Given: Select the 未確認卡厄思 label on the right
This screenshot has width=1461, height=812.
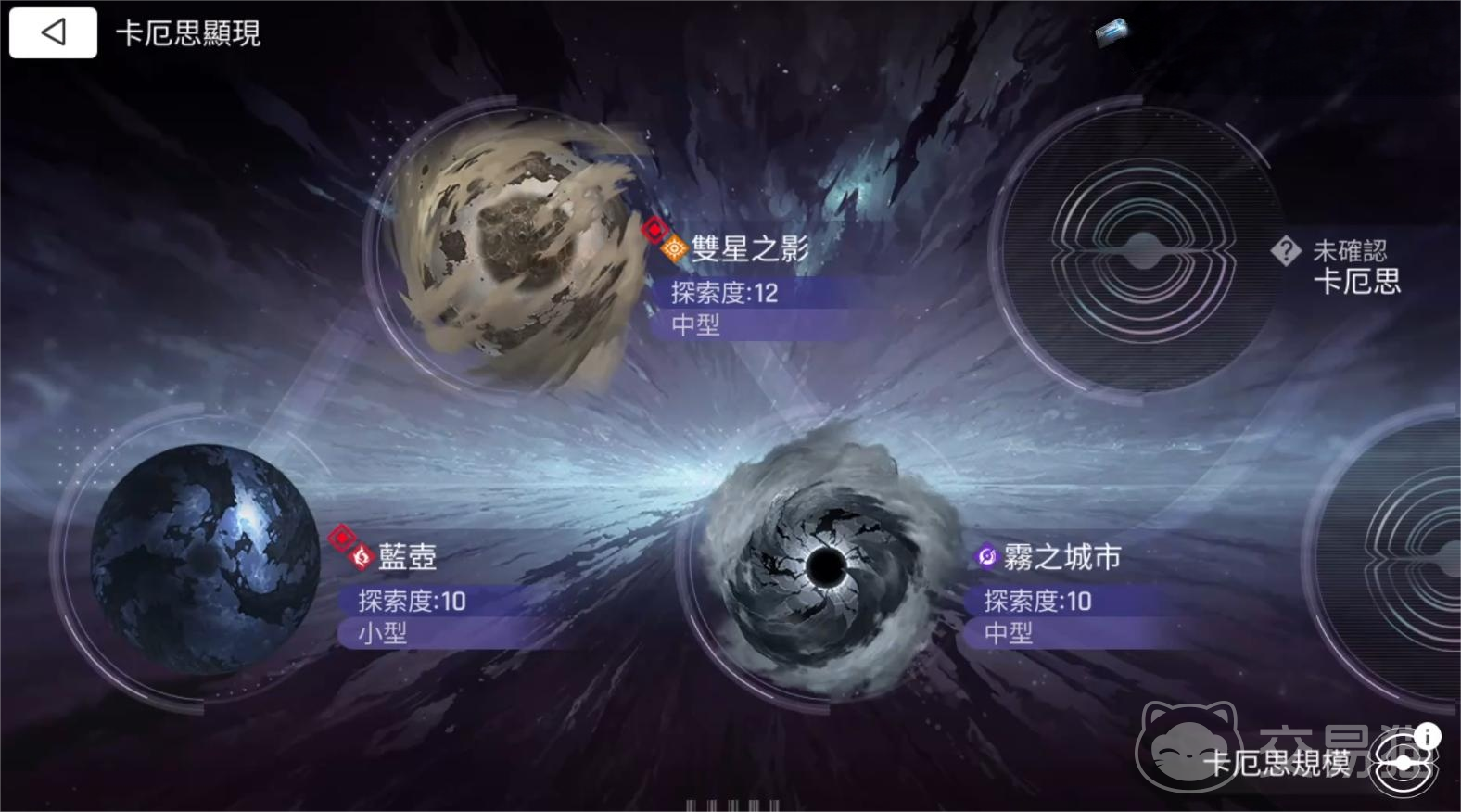Looking at the screenshot, I should point(1353,269).
